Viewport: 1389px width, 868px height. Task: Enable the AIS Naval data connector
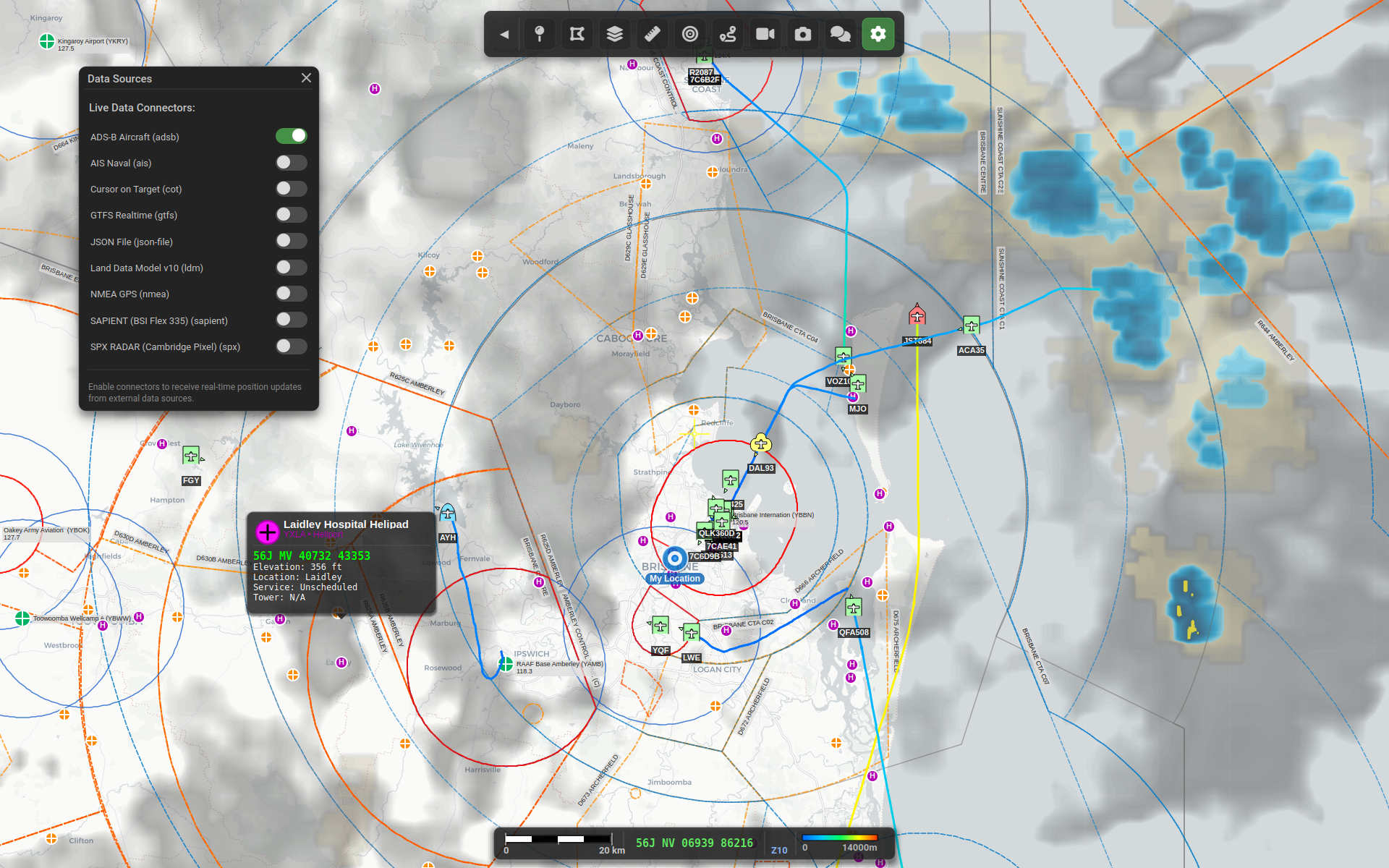click(291, 162)
